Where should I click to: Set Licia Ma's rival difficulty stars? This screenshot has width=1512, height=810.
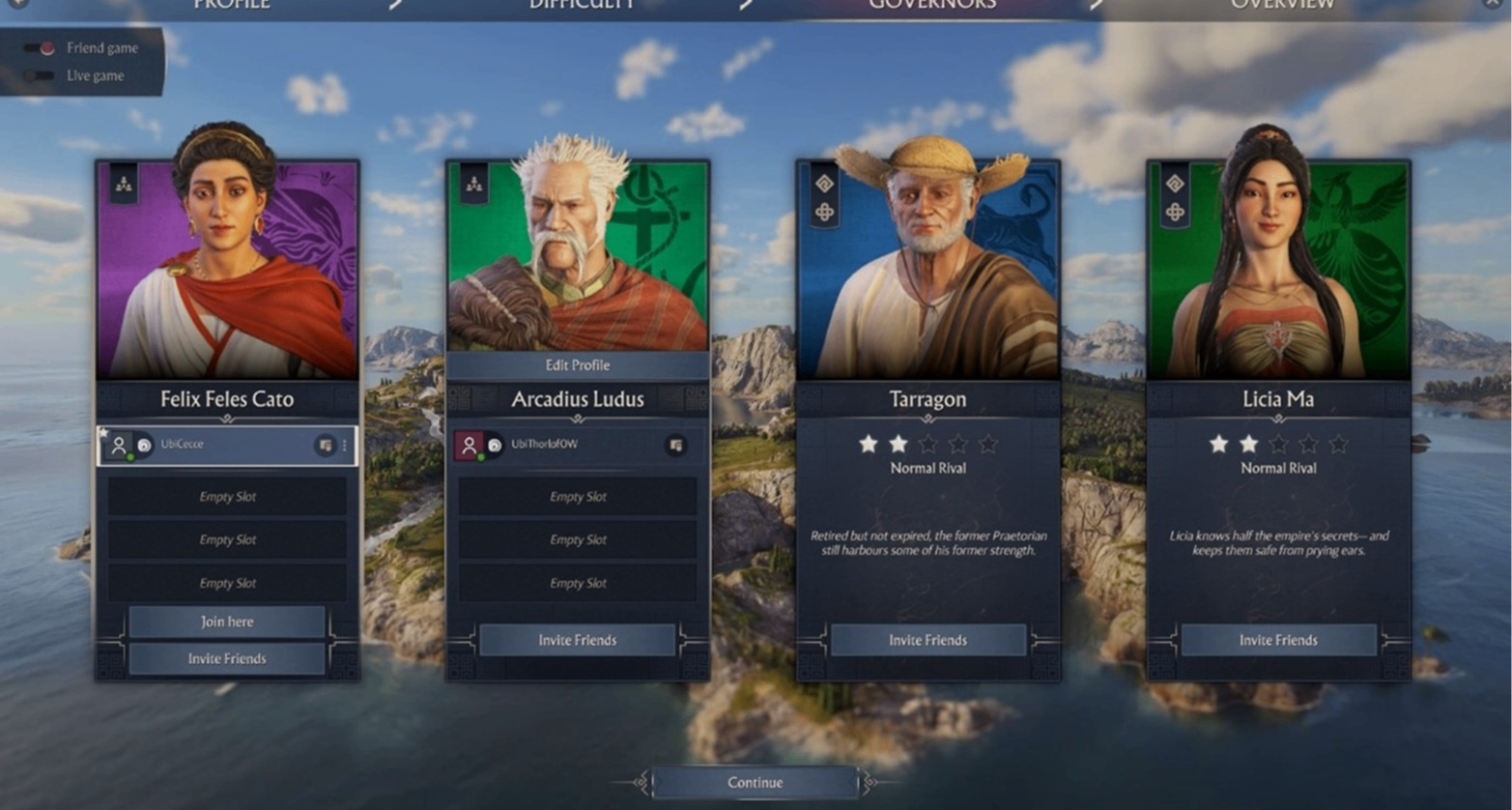[x=1277, y=444]
